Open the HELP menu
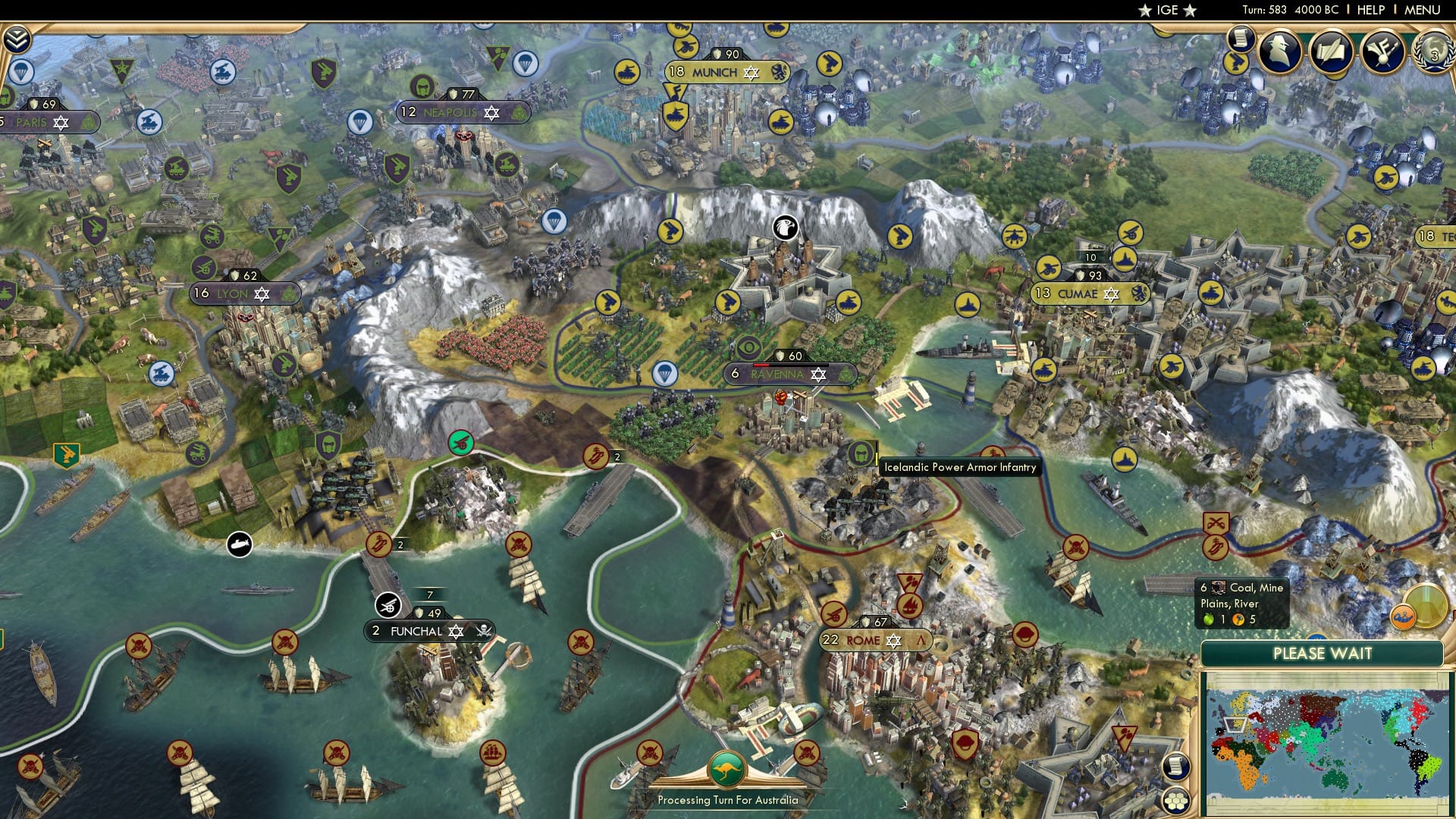 [1370, 10]
